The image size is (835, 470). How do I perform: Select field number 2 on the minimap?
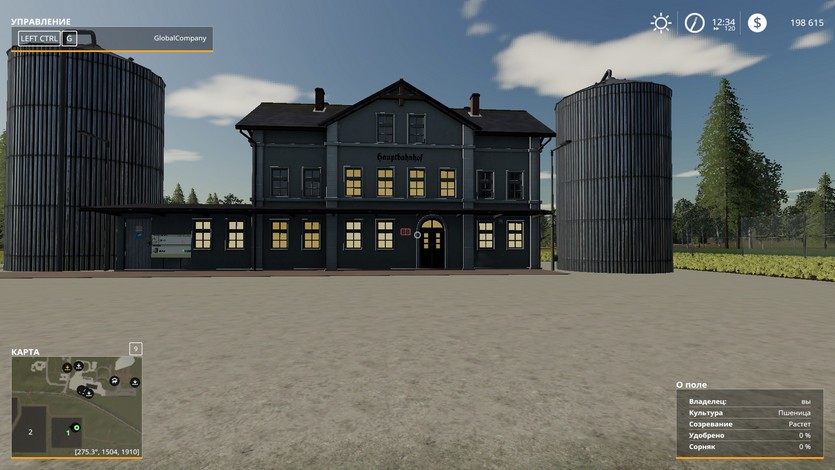point(30,432)
